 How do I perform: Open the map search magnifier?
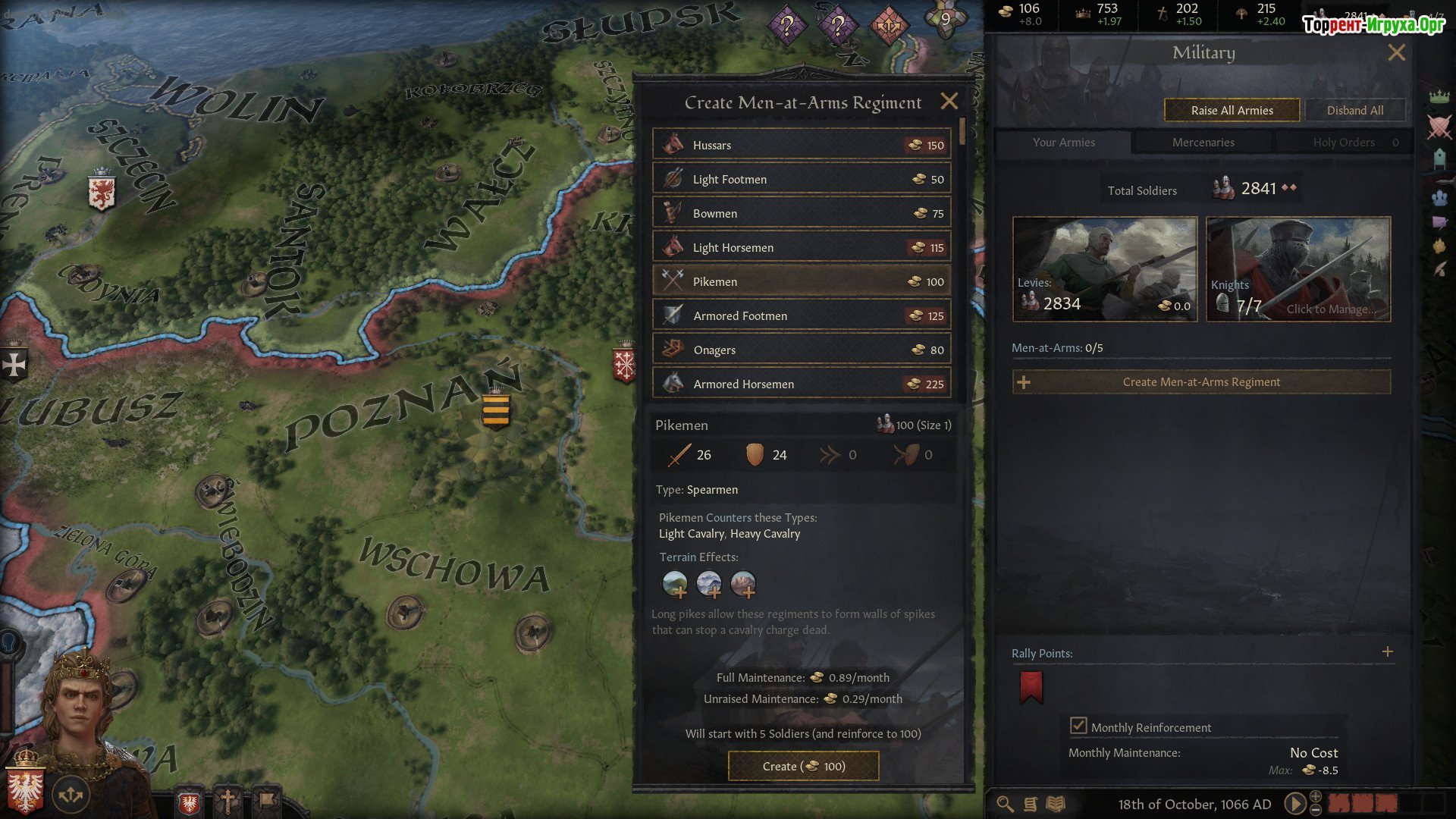click(1005, 804)
